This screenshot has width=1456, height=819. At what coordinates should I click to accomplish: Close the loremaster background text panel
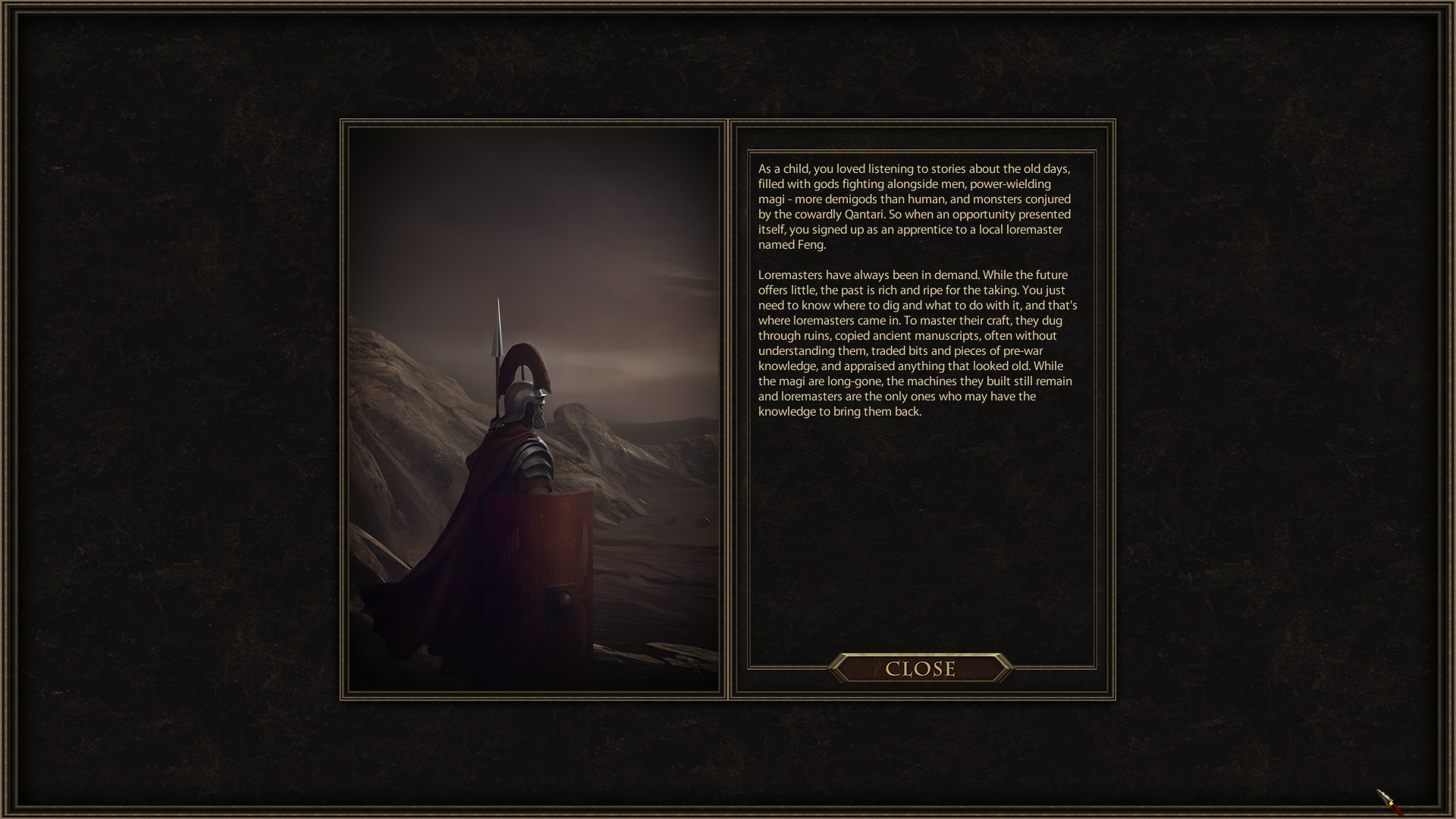[x=920, y=669]
